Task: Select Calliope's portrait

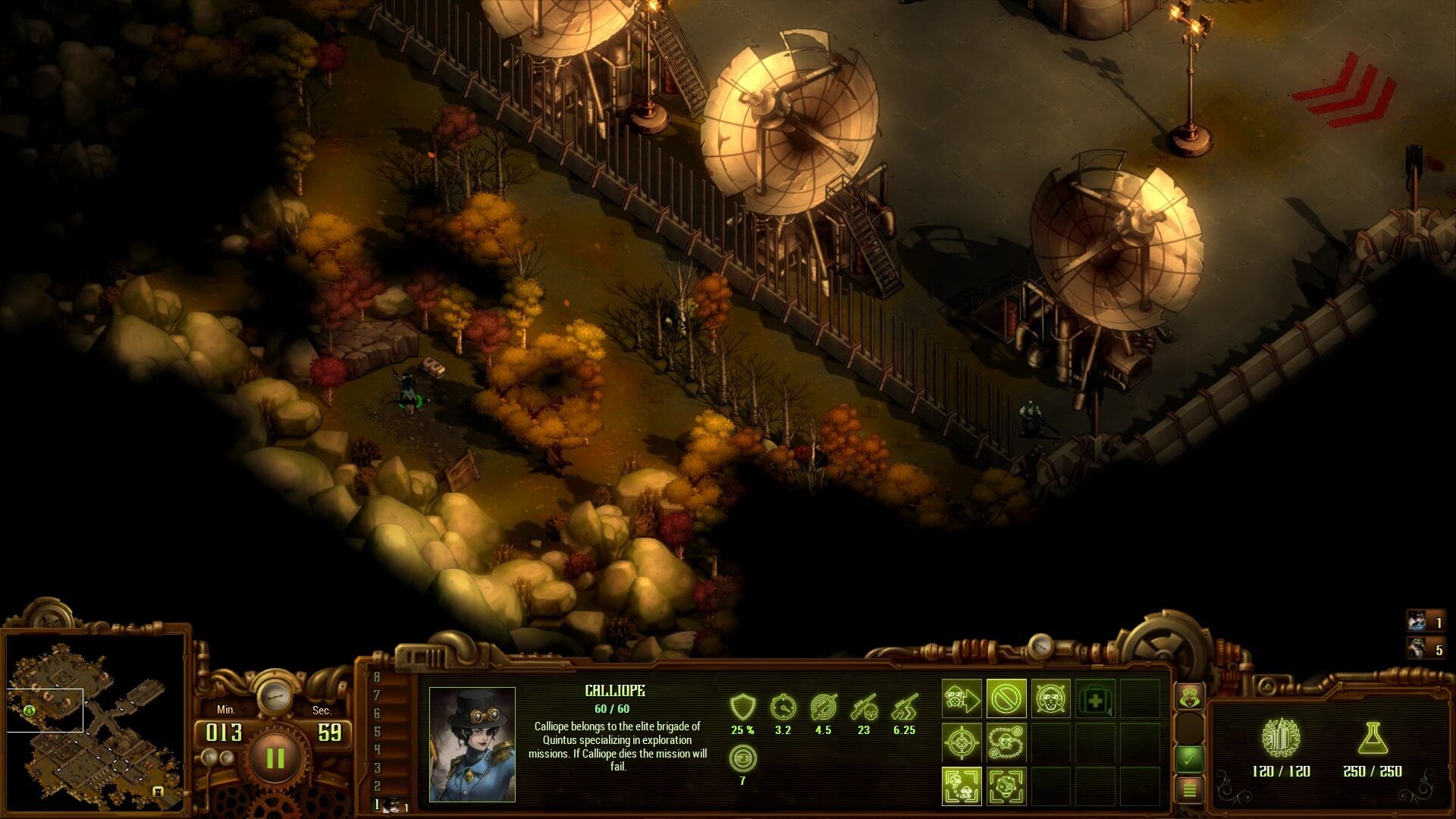Action: click(472, 744)
